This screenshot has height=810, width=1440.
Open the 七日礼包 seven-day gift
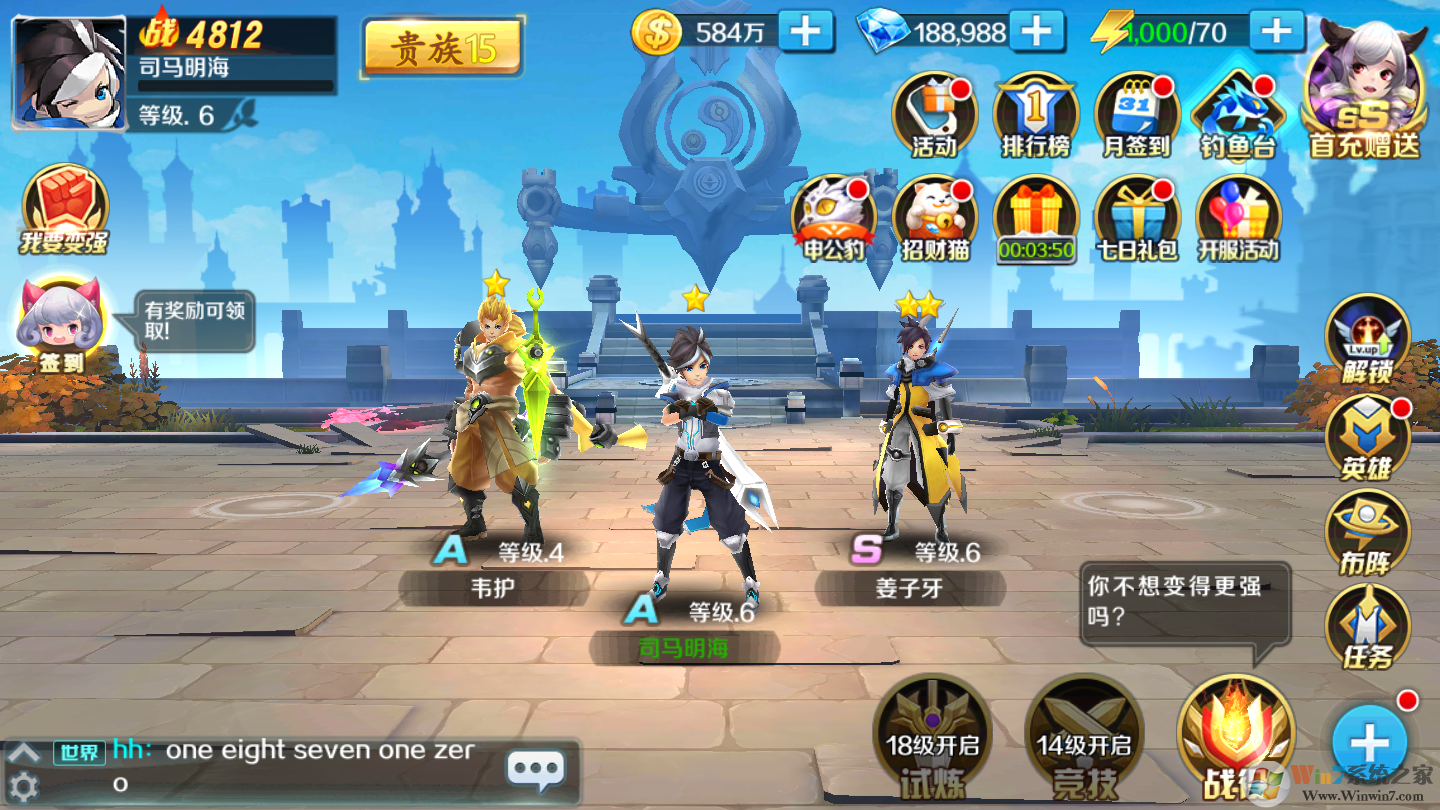coord(1137,219)
